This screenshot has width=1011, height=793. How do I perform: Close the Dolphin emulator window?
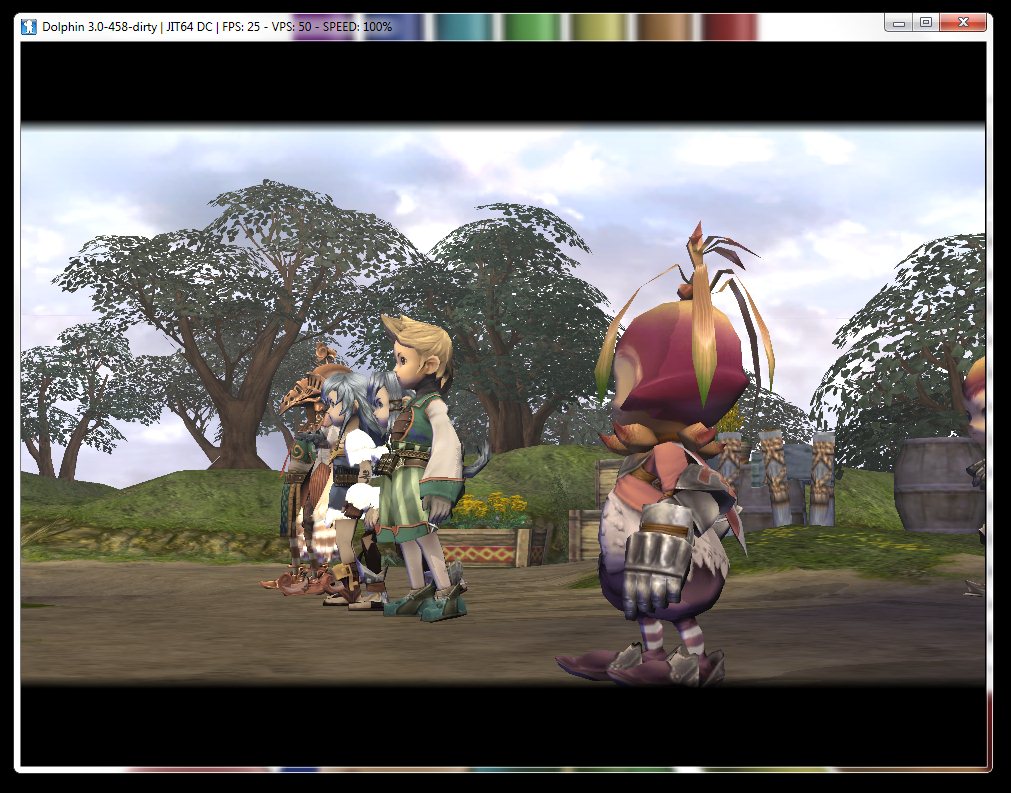(963, 21)
